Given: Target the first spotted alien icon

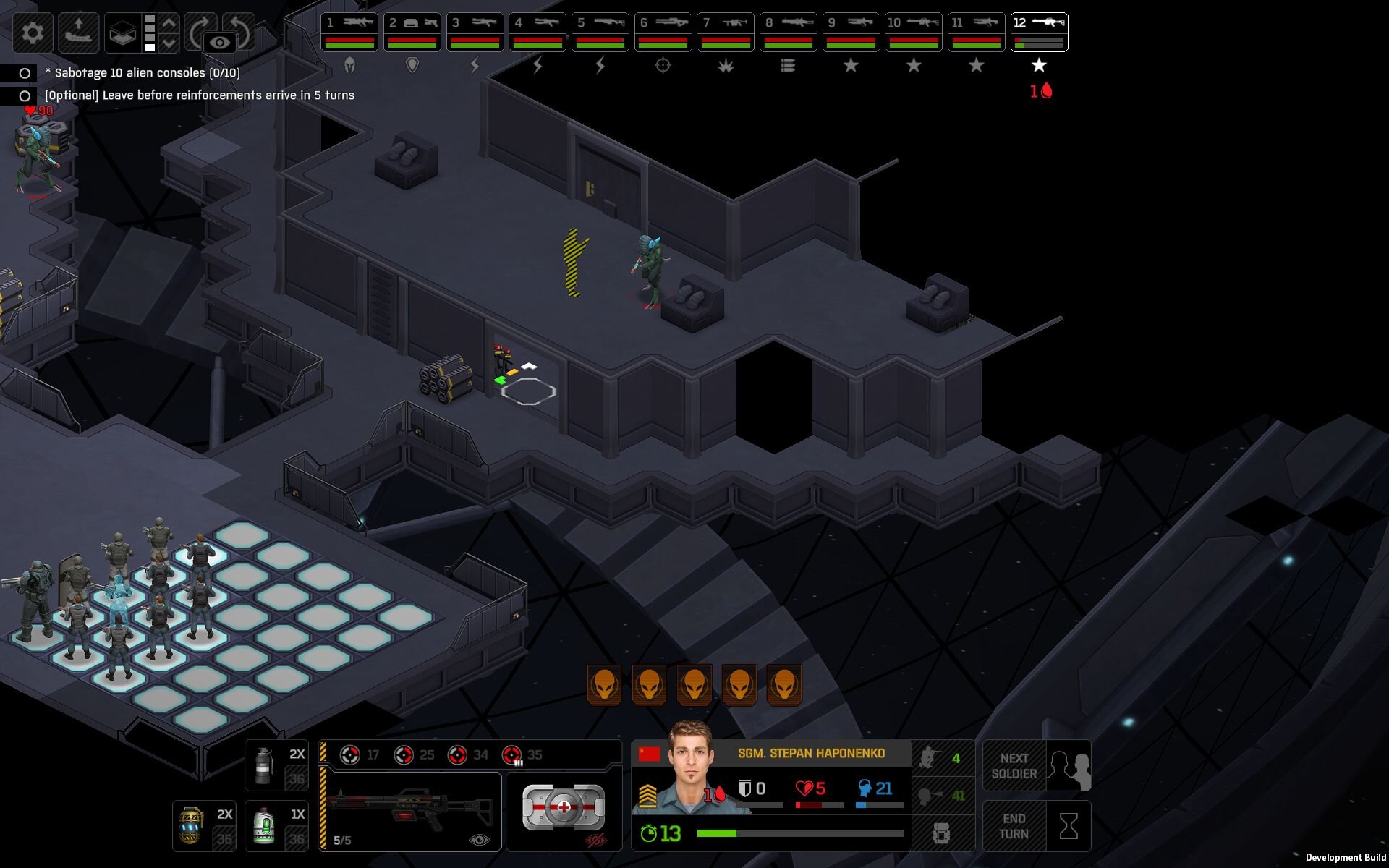Looking at the screenshot, I should [x=604, y=684].
